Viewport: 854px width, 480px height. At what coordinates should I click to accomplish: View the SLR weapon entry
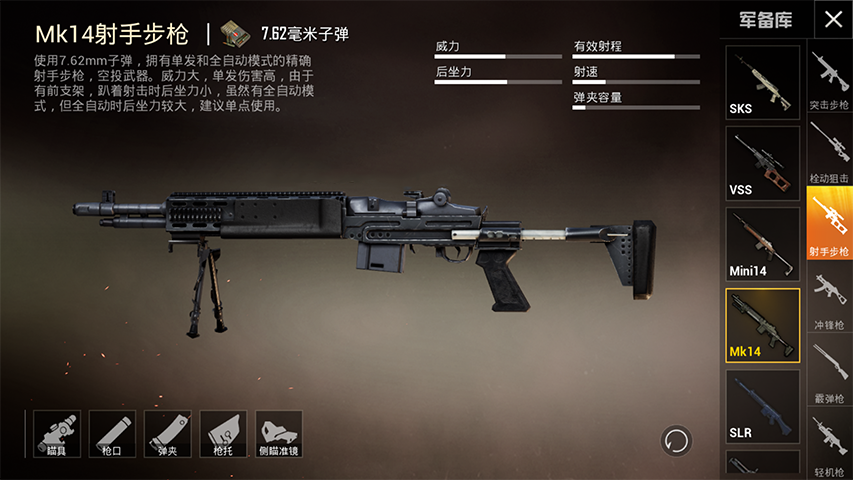[762, 407]
